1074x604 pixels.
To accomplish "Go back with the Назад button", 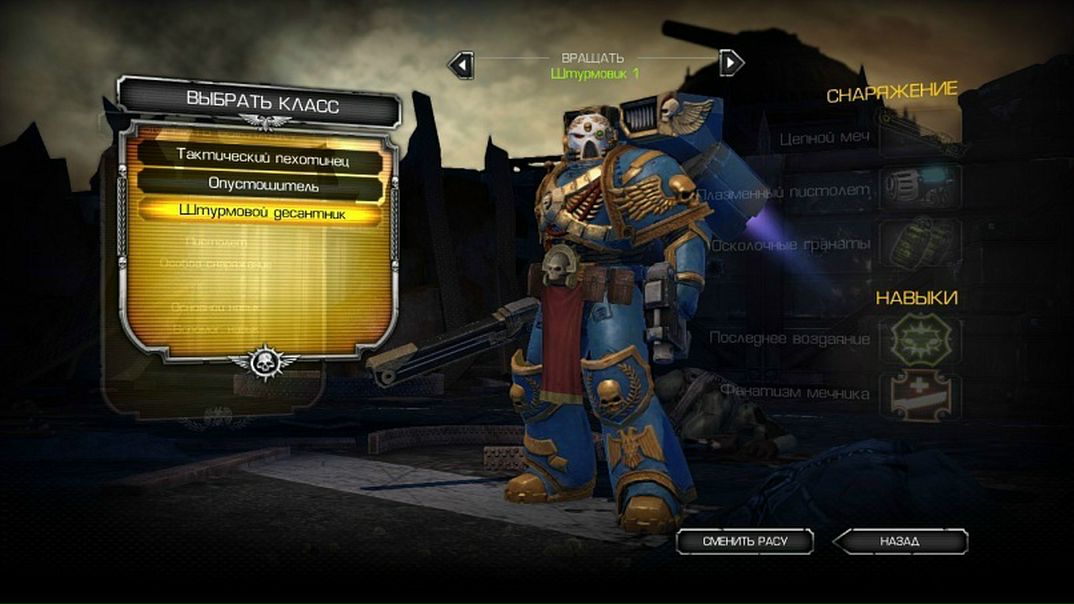I will [901, 541].
